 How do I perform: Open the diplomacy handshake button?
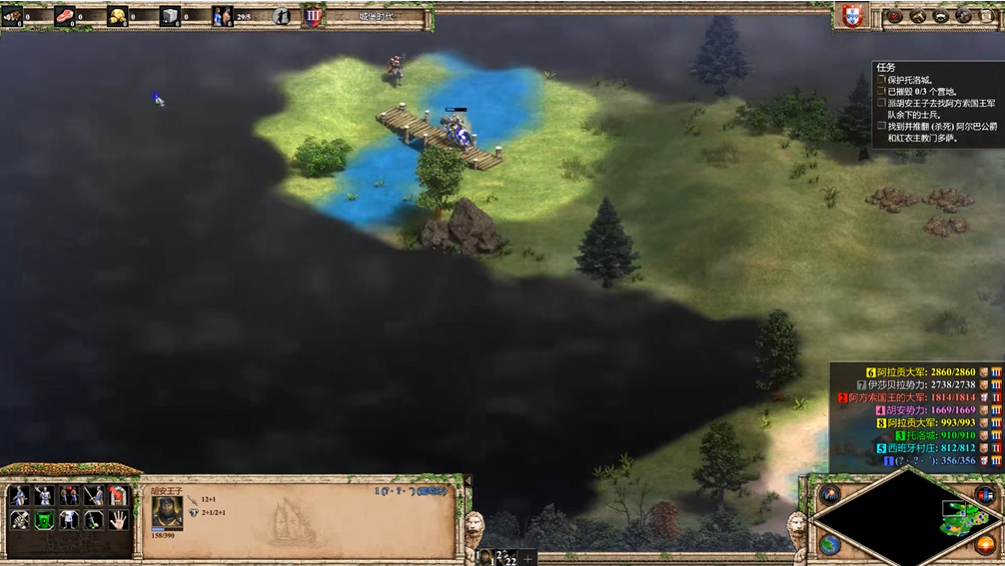[x=940, y=16]
